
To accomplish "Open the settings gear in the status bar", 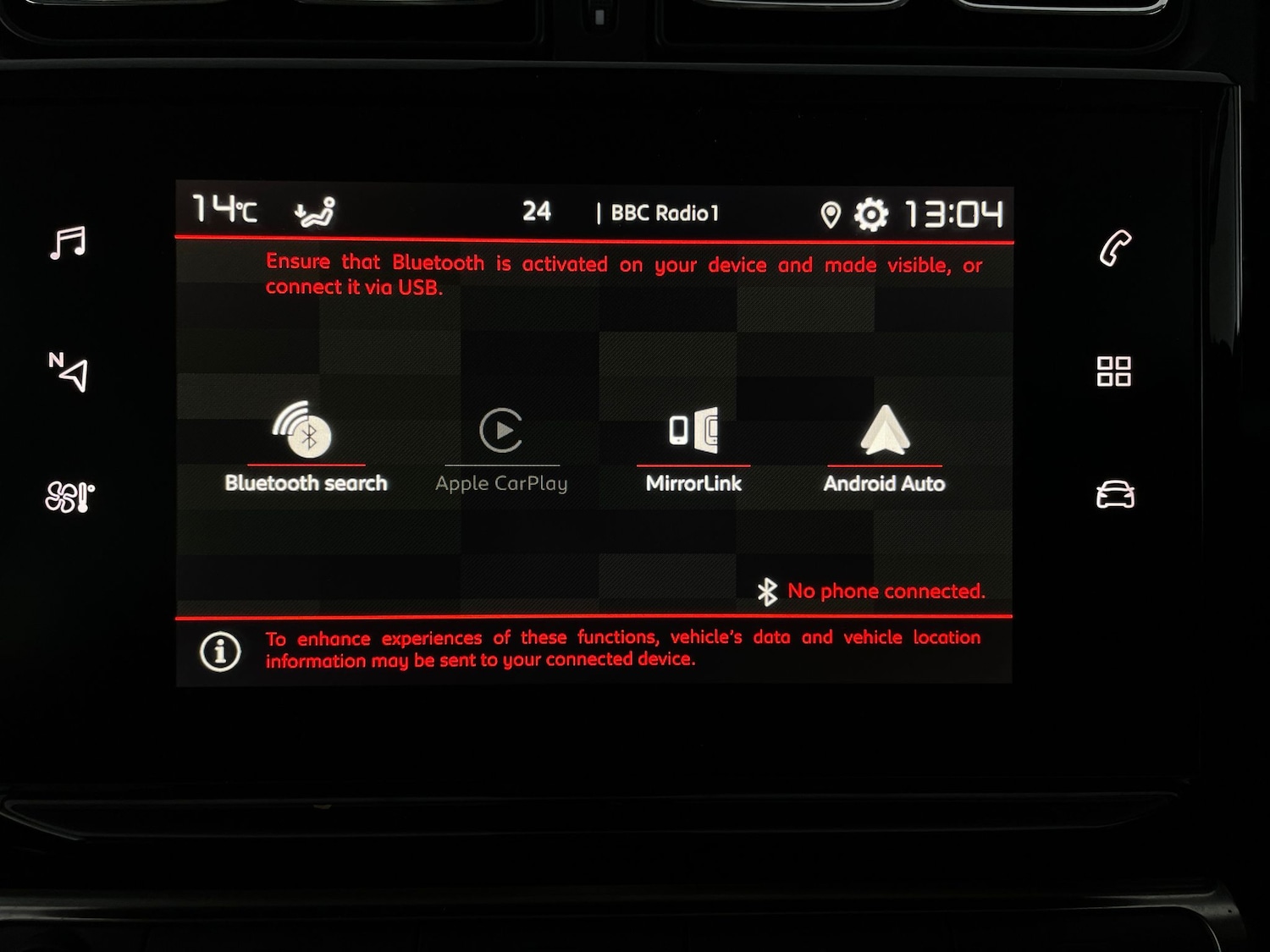I will [x=871, y=213].
